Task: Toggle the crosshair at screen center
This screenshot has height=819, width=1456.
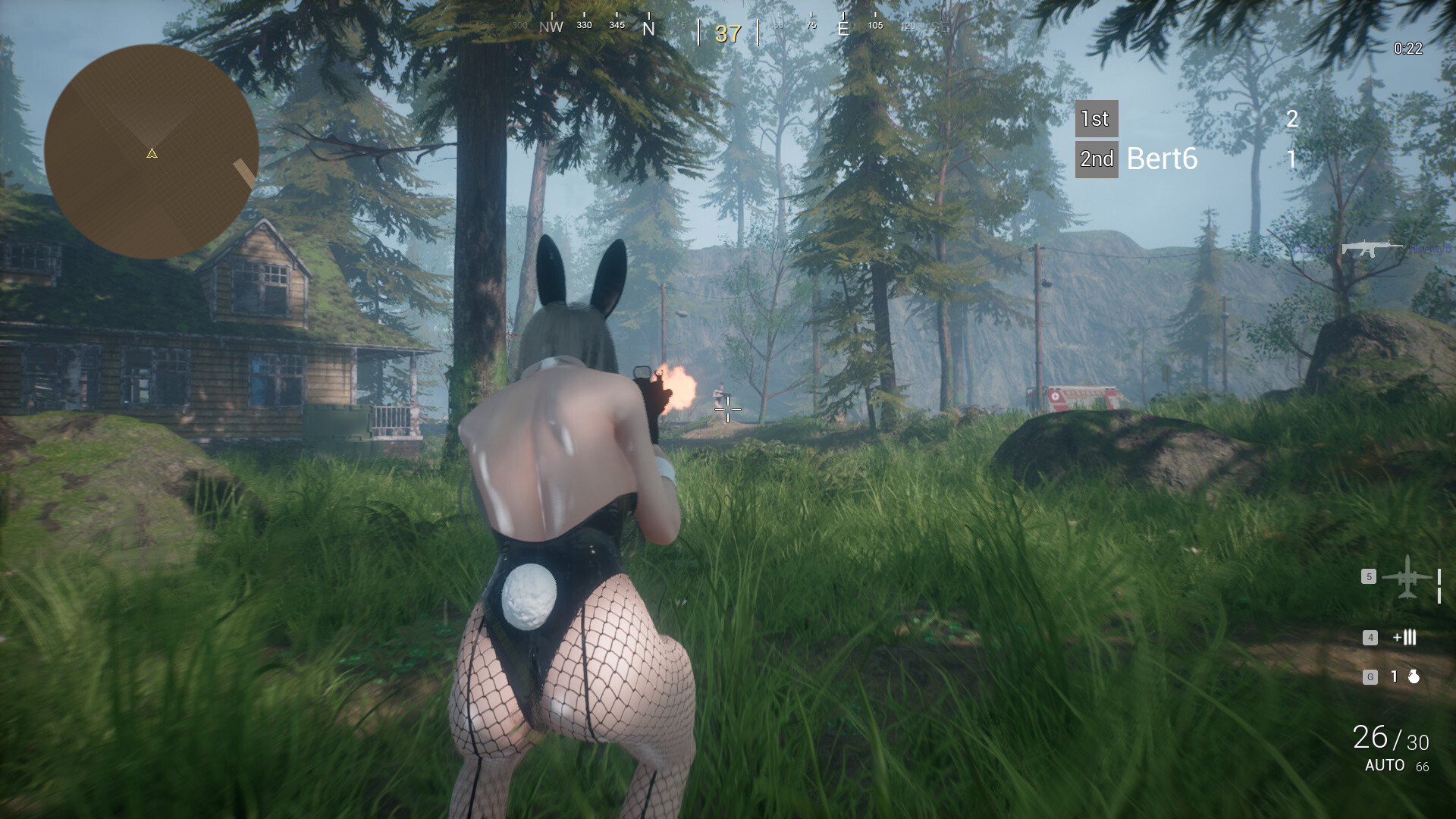Action: point(727,409)
